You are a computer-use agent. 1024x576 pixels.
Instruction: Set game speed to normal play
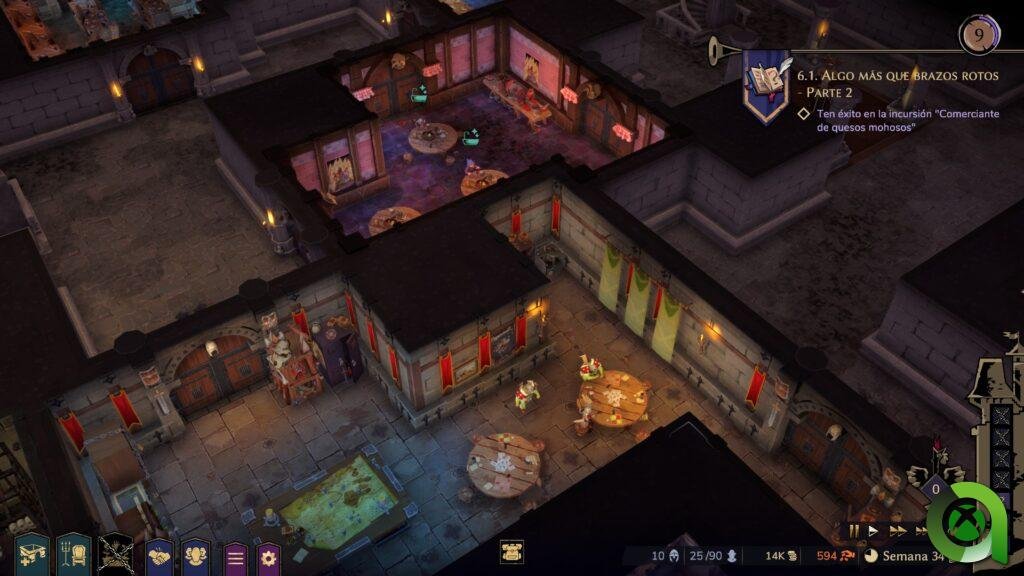click(873, 531)
